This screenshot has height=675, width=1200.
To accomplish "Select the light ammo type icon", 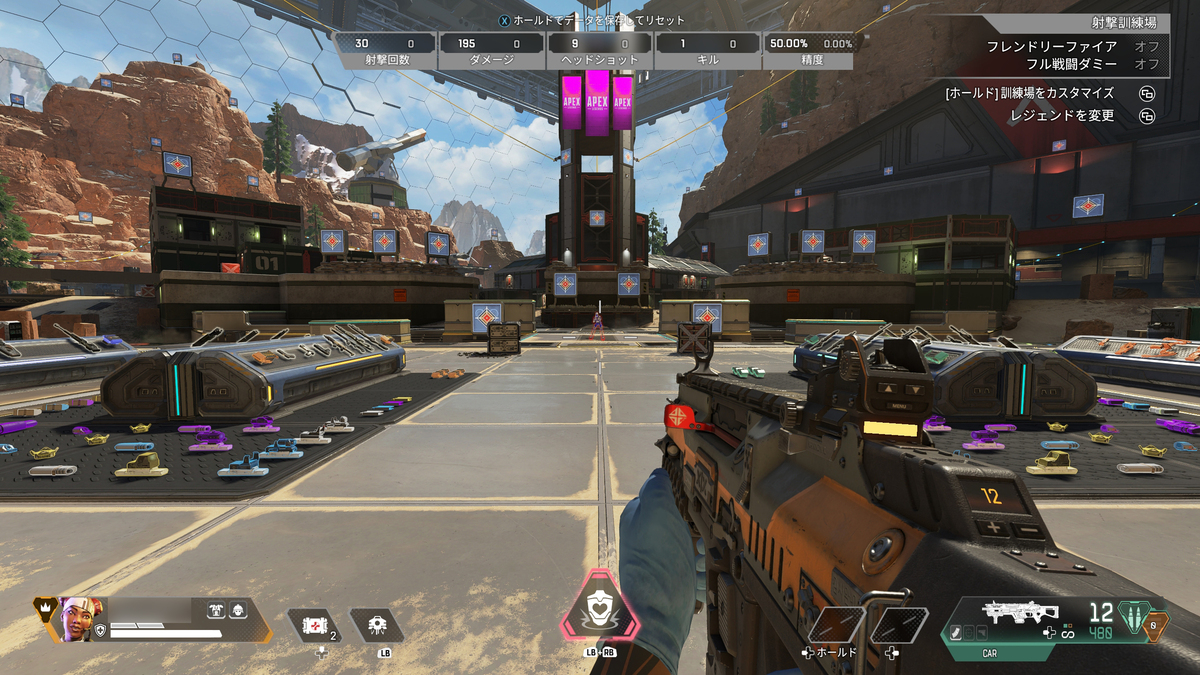I will (x=1132, y=615).
